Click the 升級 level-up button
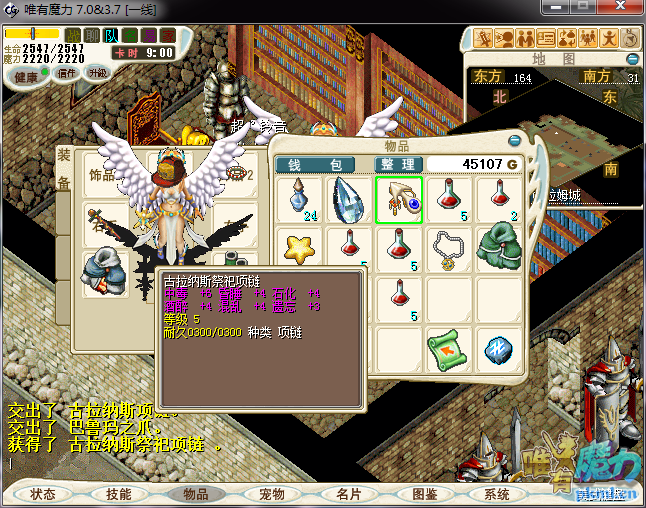The image size is (646, 508). tap(97, 73)
